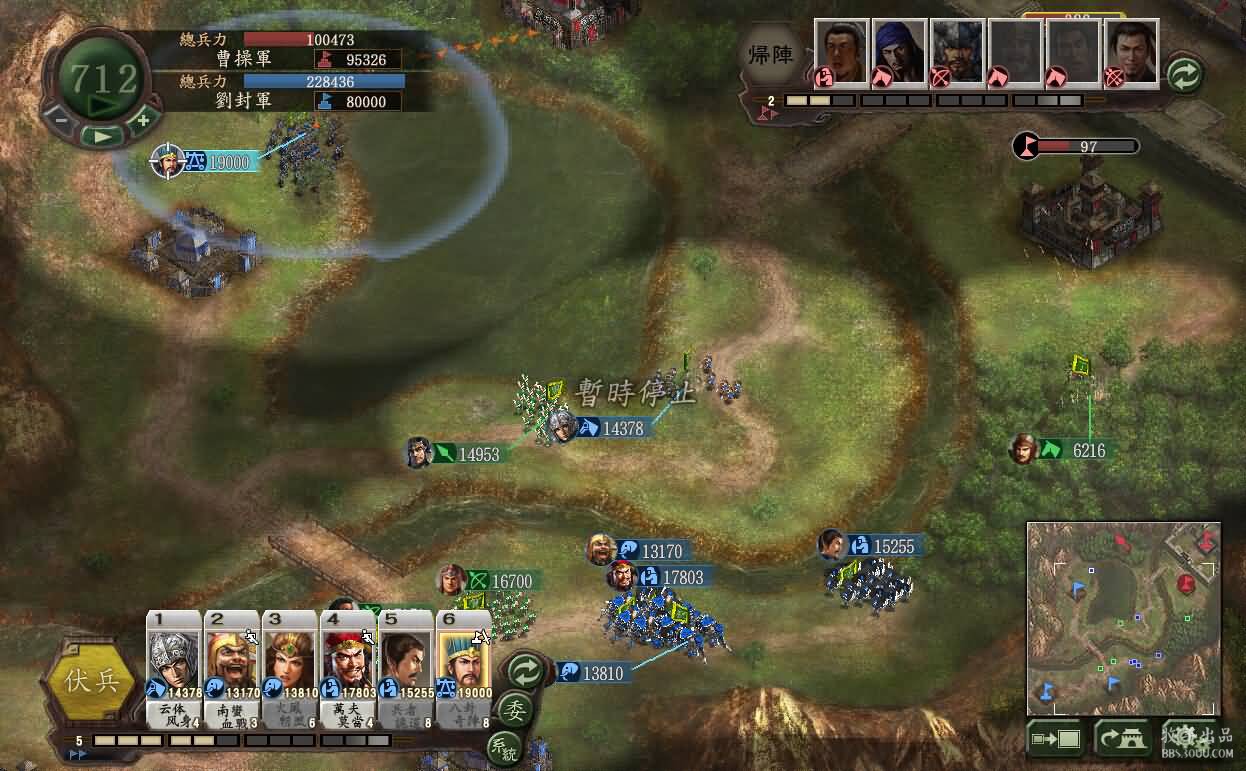Click the cycle arrows button beside officer cards

(524, 670)
